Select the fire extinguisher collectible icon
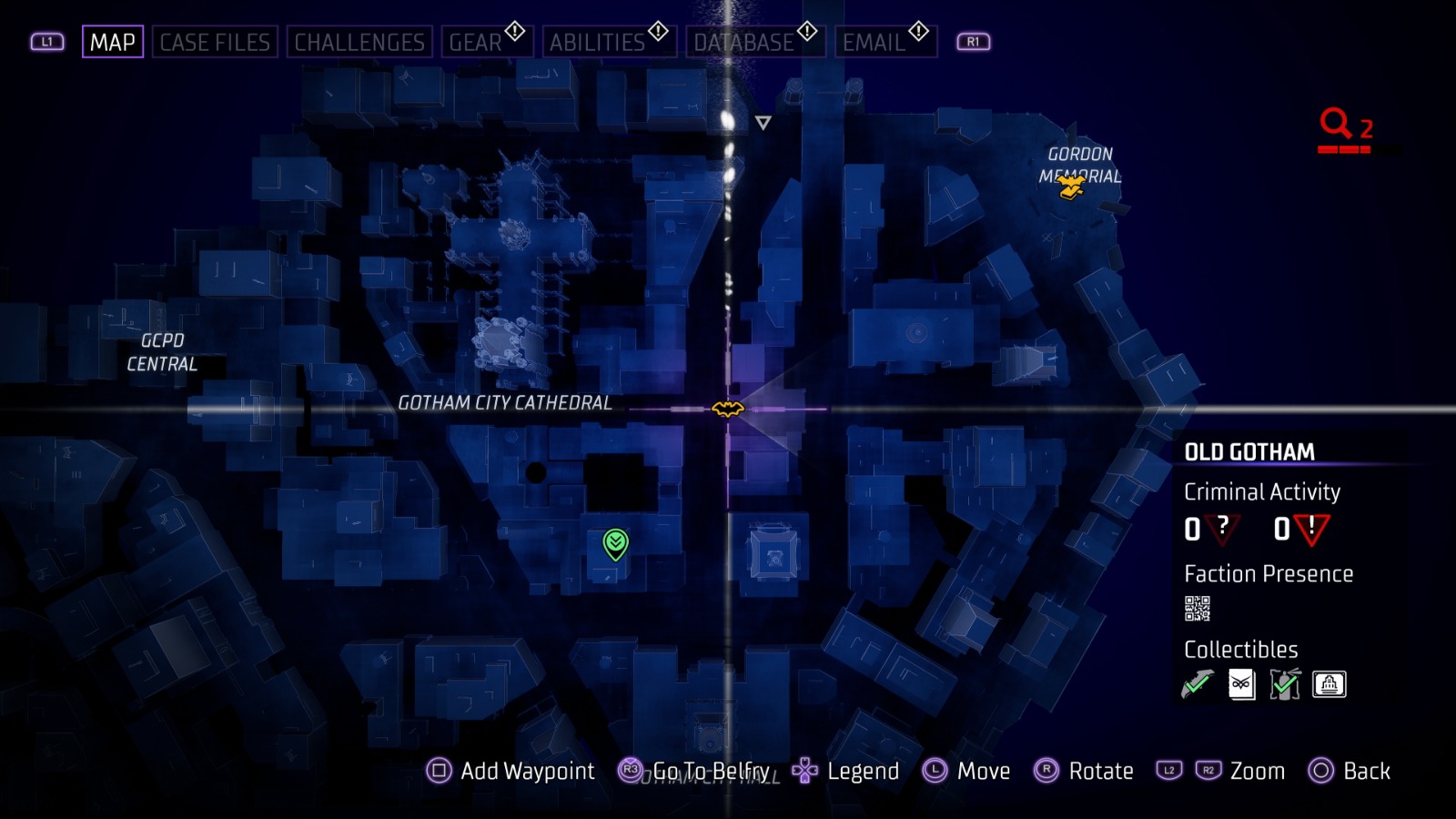Screen dimensions: 1456x819 pos(1284,684)
